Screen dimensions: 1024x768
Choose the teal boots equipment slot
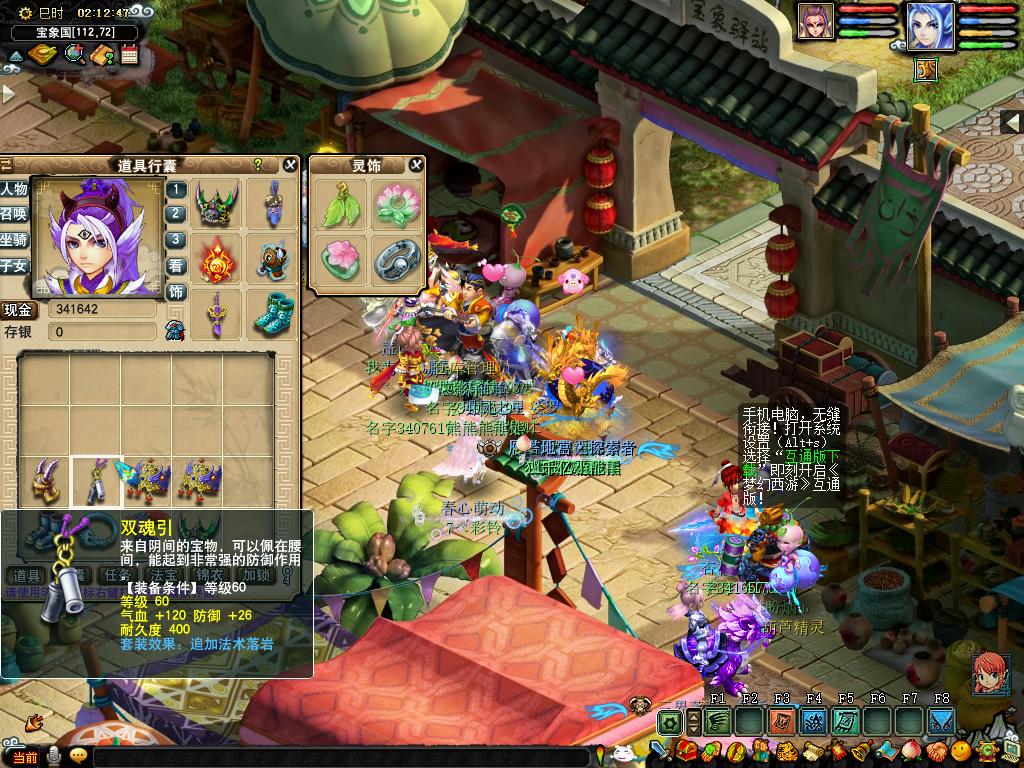[x=271, y=313]
